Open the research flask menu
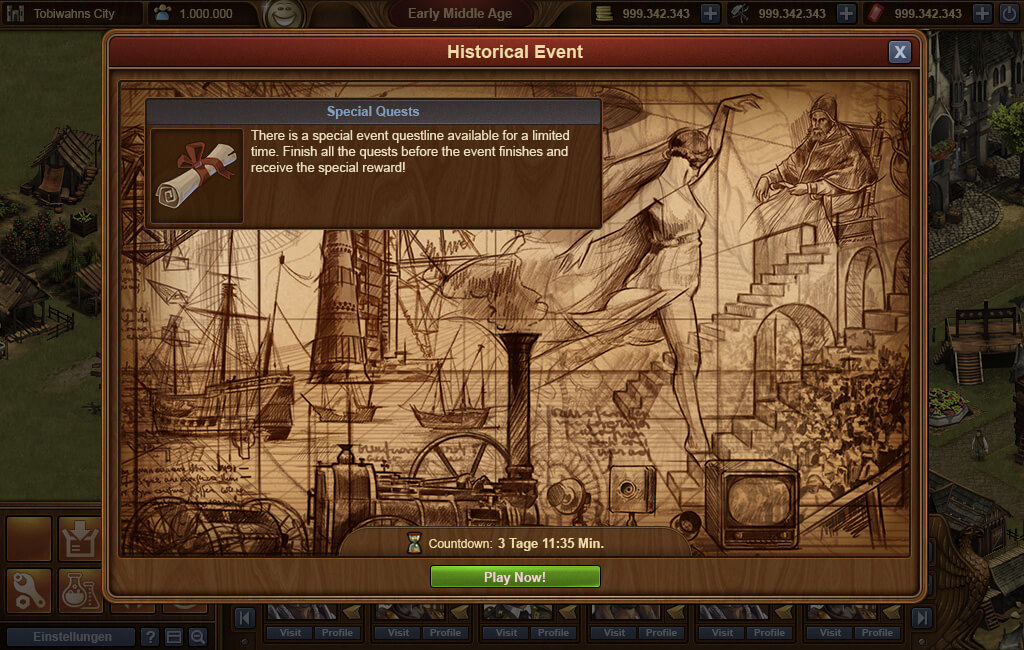The width and height of the screenshot is (1024, 650). point(80,590)
